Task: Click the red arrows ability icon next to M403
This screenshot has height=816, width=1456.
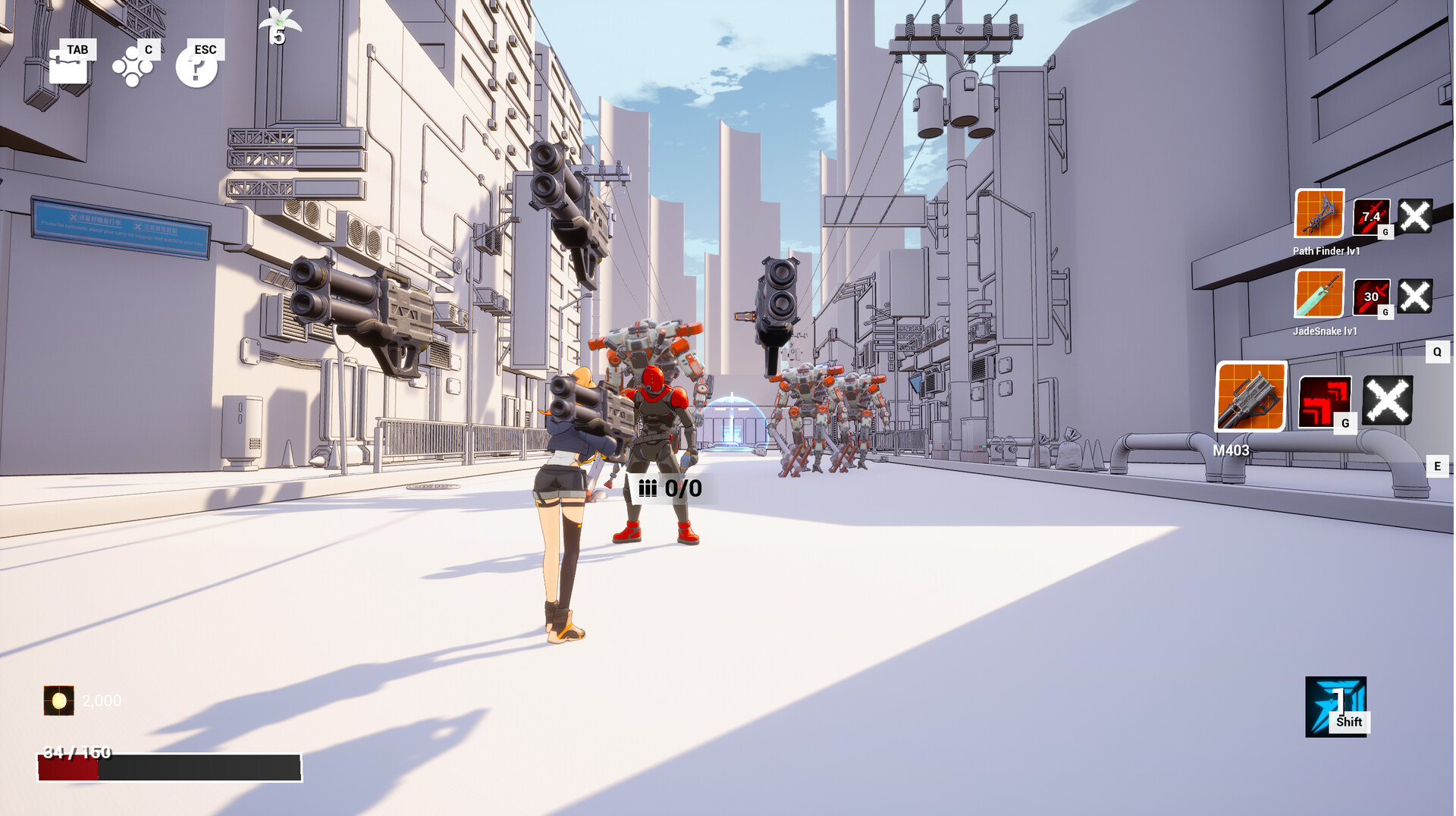Action: click(1323, 398)
